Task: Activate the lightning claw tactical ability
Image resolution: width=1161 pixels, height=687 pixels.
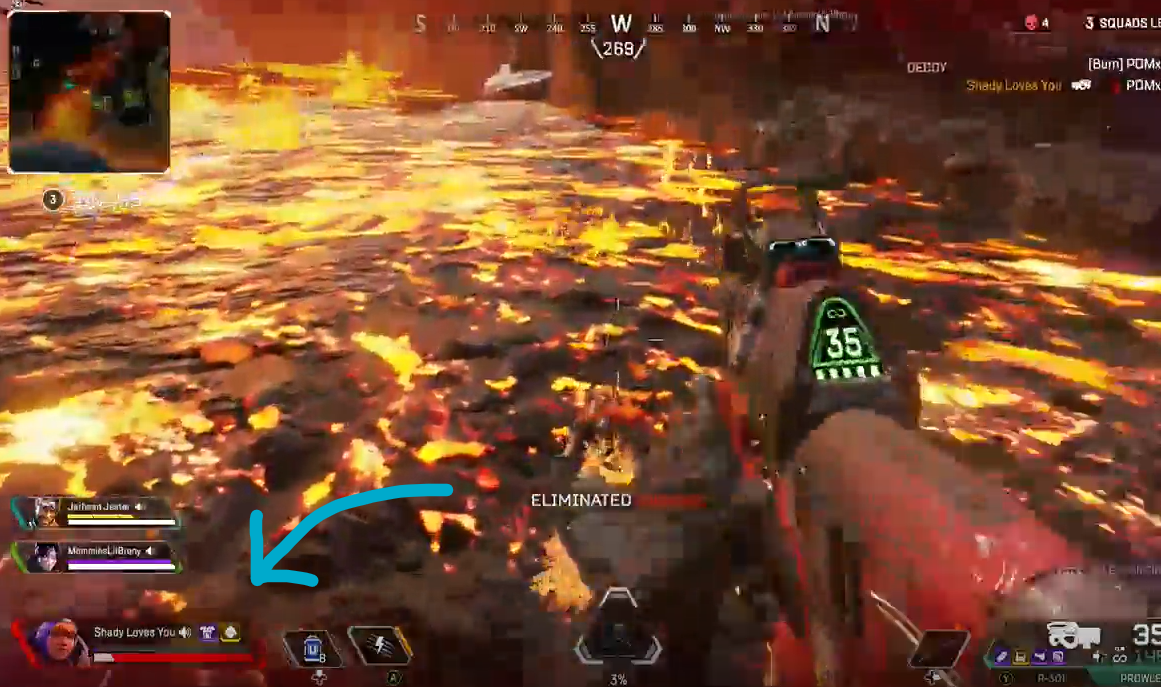Action: coord(380,646)
